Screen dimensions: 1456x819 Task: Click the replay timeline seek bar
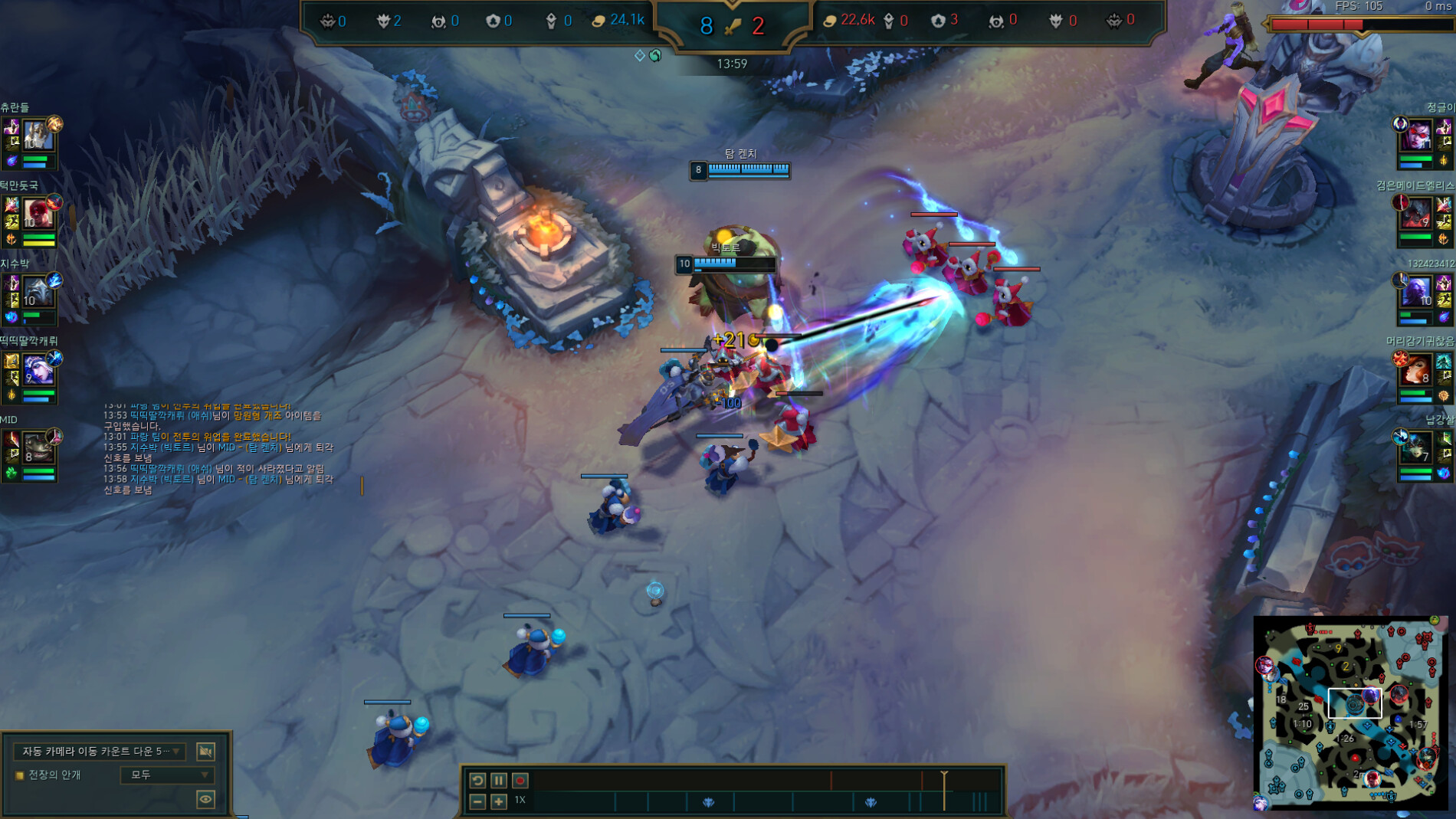(x=736, y=780)
